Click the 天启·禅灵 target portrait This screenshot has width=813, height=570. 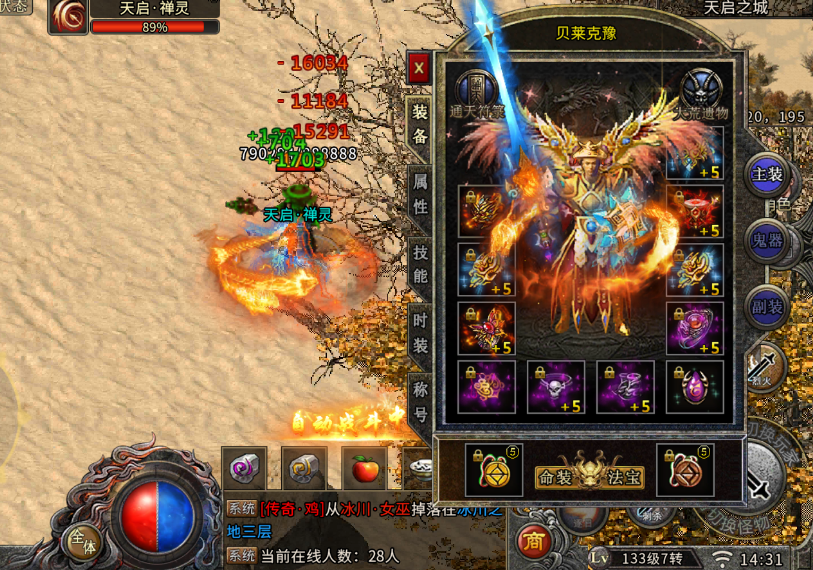tap(69, 15)
